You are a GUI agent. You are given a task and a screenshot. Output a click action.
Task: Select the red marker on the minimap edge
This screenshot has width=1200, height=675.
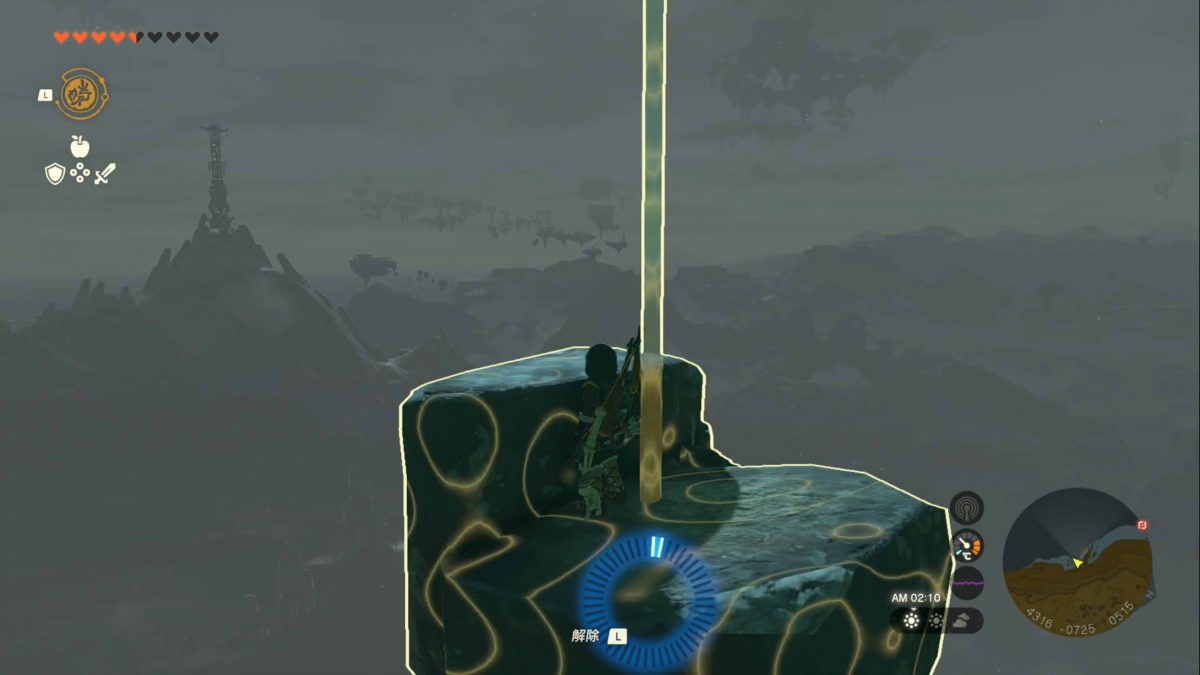click(1142, 525)
